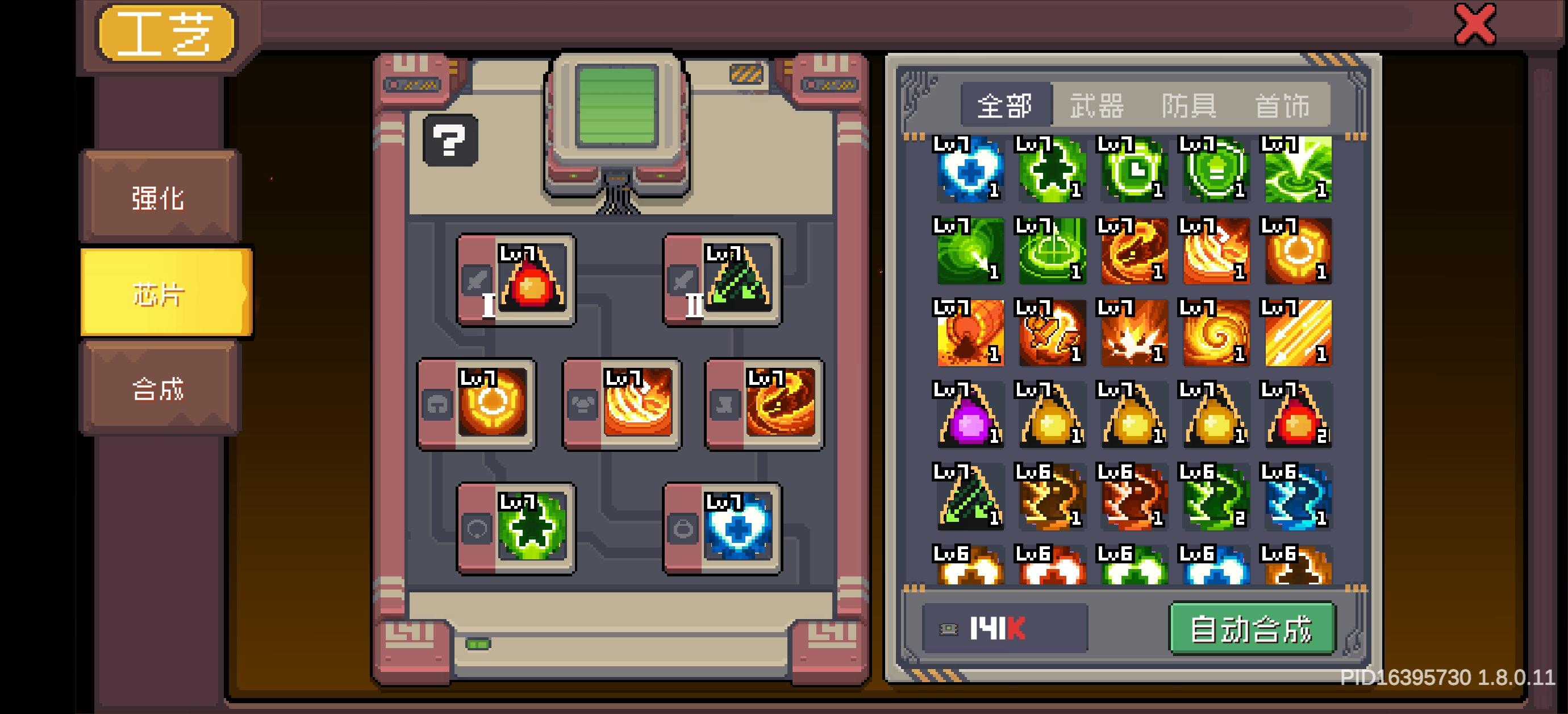Select the purple Lv7 orb chip
Image resolution: width=1568 pixels, height=714 pixels.
[971, 417]
